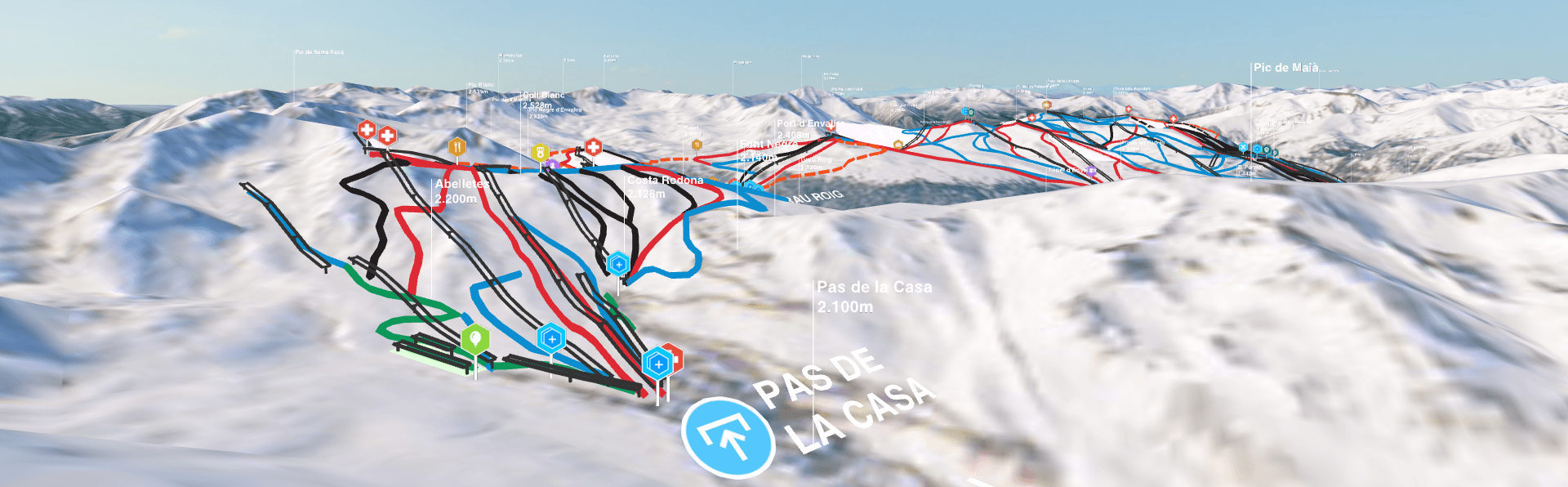The height and width of the screenshot is (487, 1568).
Task: Select the blue hexagon marker below Costa Rodona
Action: 618,264
